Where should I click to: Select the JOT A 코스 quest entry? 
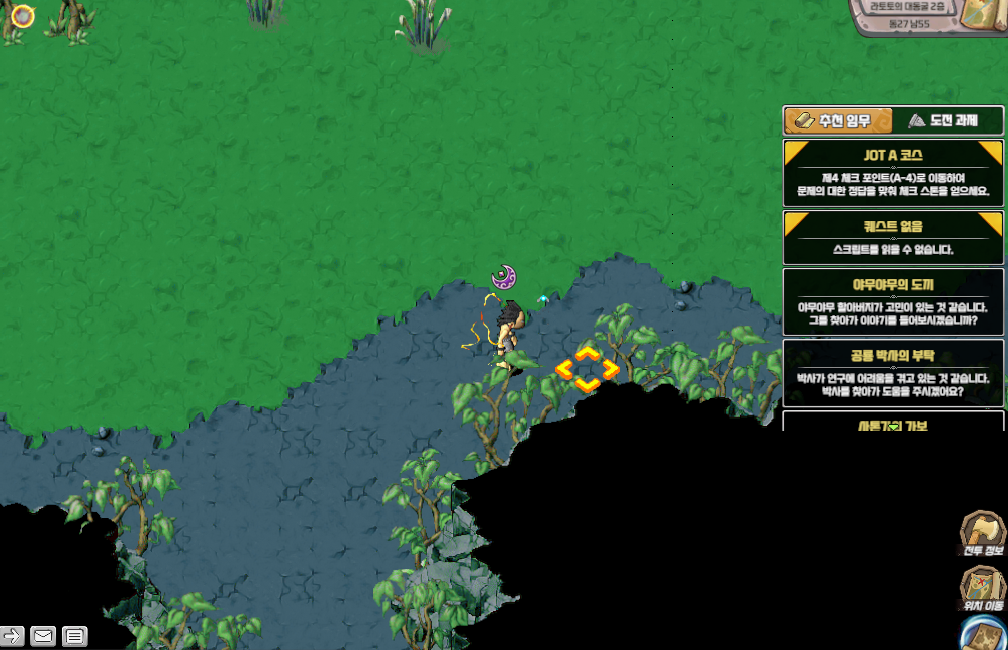tap(893, 172)
